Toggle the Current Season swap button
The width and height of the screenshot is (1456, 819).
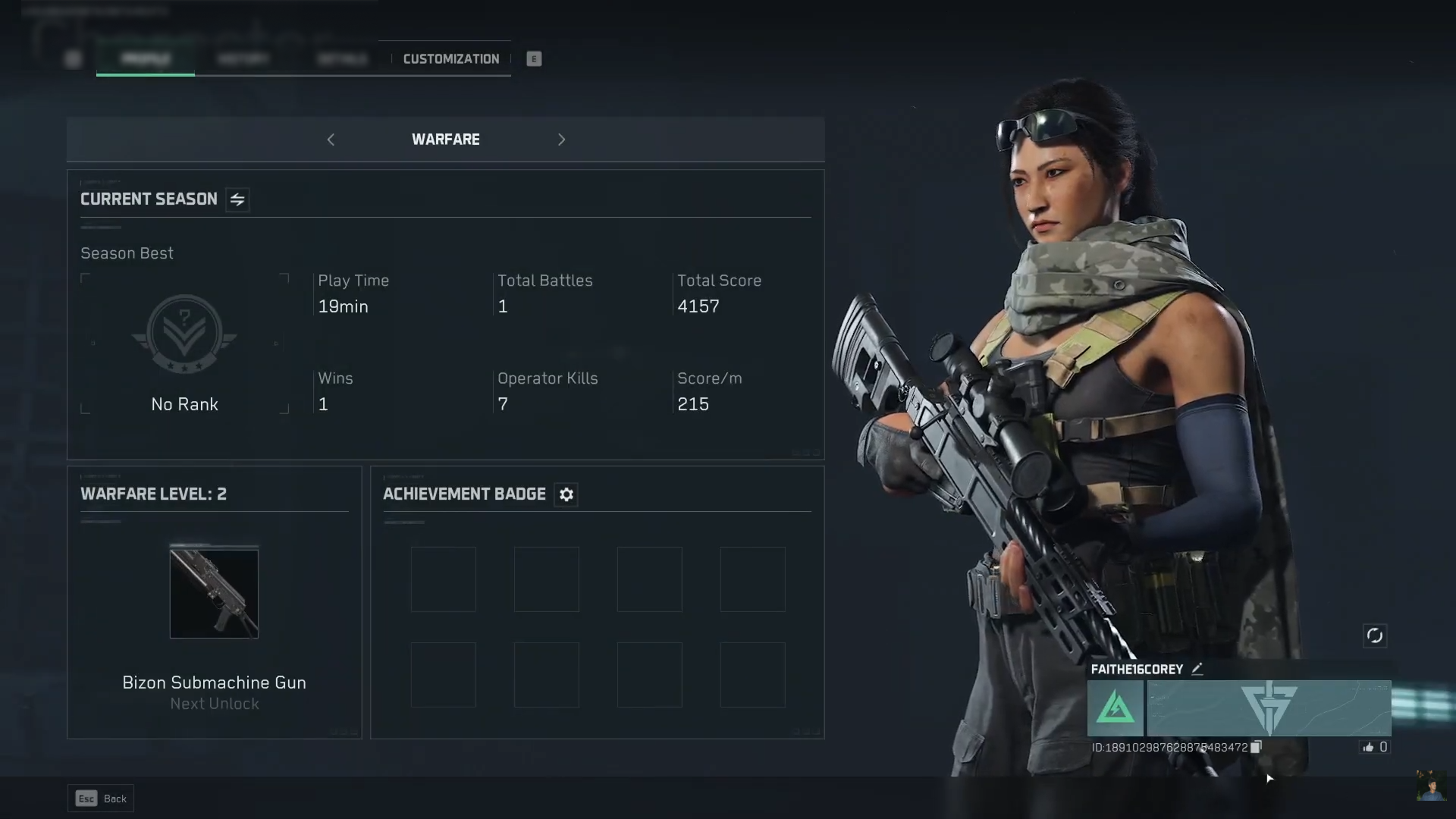[237, 199]
